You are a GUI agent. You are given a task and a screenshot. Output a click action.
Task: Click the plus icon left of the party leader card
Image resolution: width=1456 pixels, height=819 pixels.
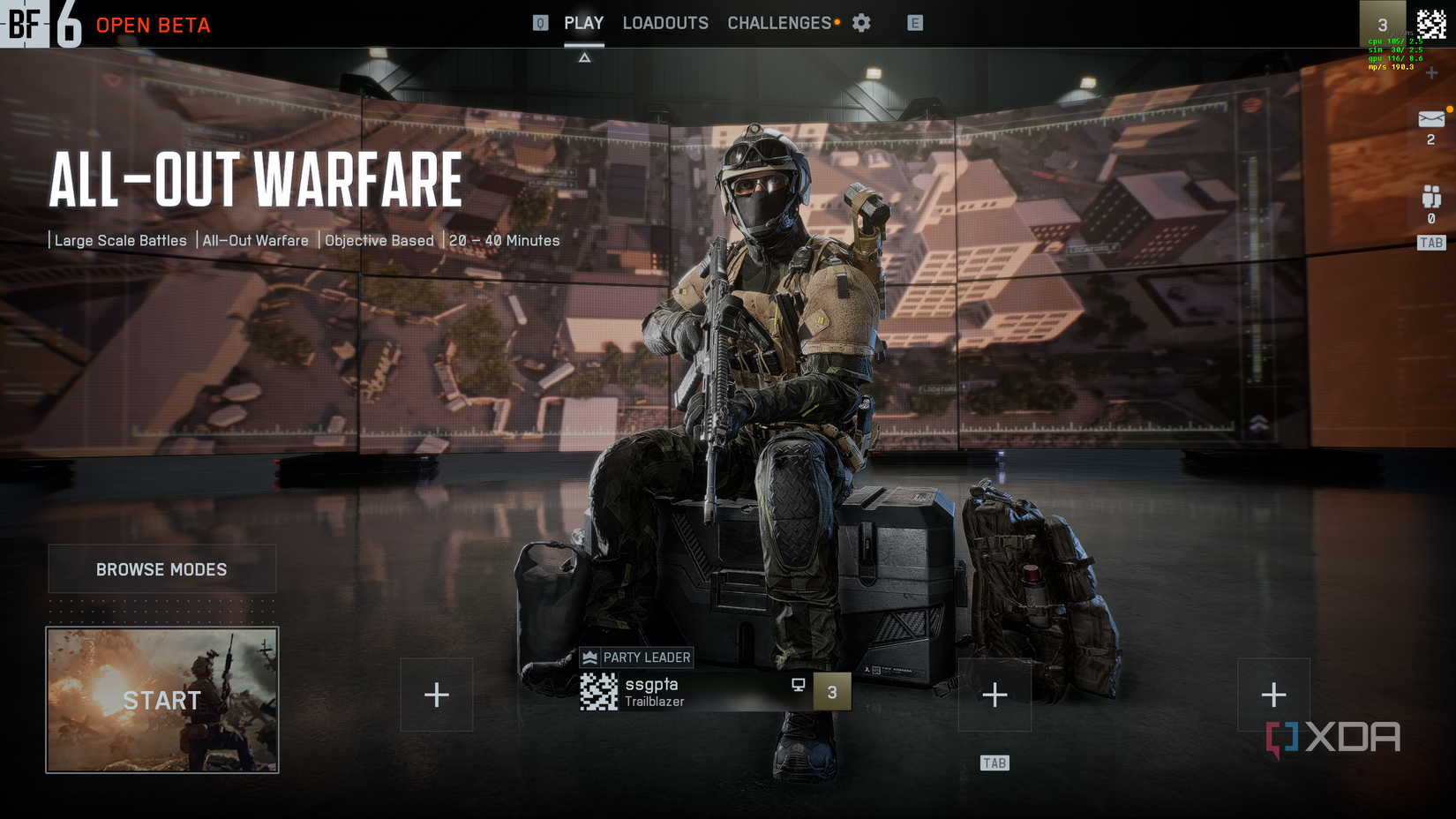click(437, 695)
